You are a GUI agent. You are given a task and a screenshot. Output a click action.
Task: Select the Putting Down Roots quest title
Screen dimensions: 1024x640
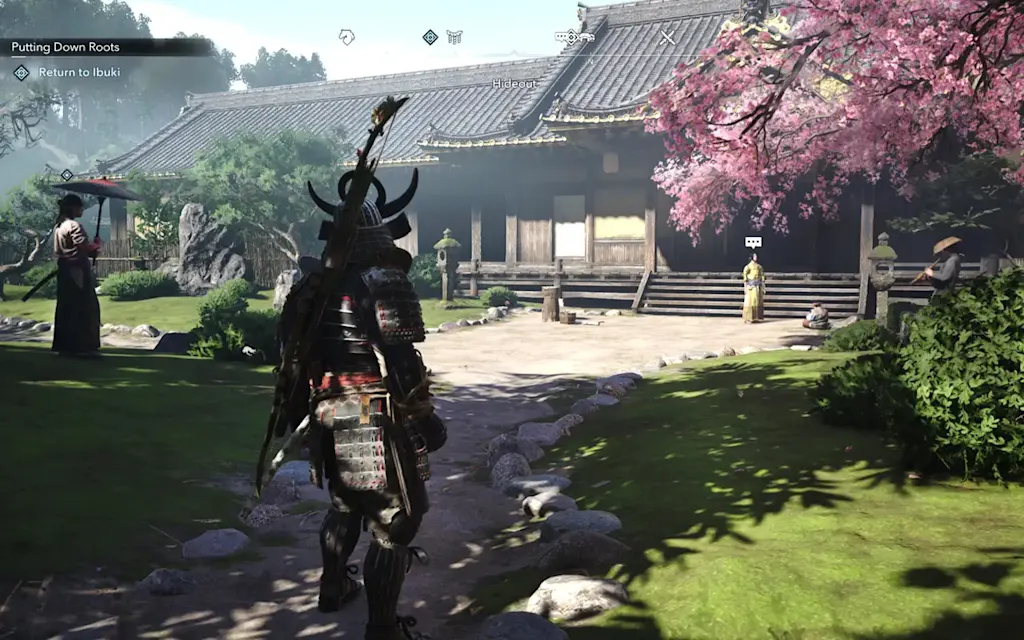tap(65, 47)
